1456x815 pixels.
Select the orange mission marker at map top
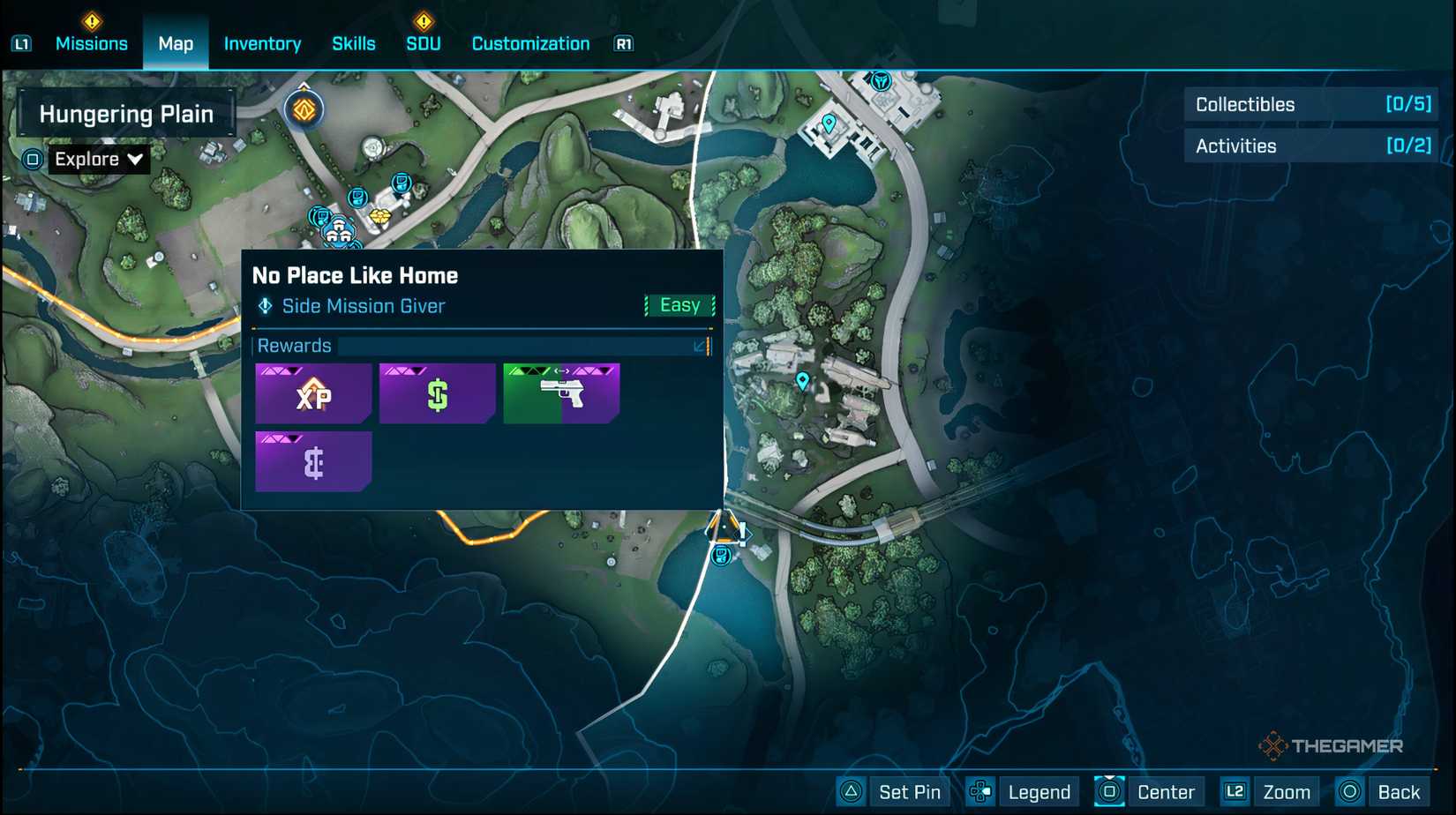(304, 108)
